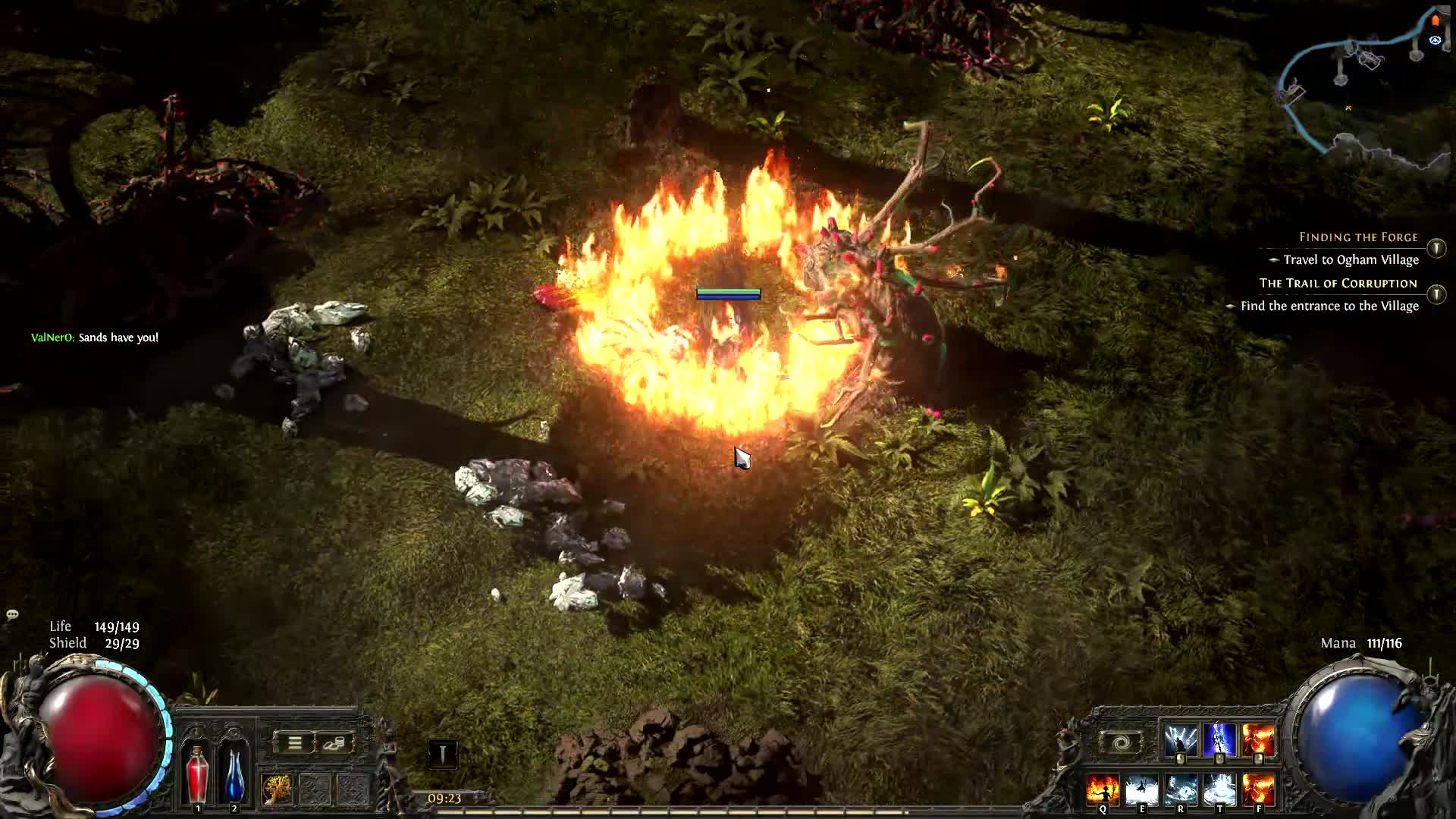Open the coins and rings shop button
Image resolution: width=1456 pixels, height=819 pixels.
pyautogui.click(x=334, y=743)
